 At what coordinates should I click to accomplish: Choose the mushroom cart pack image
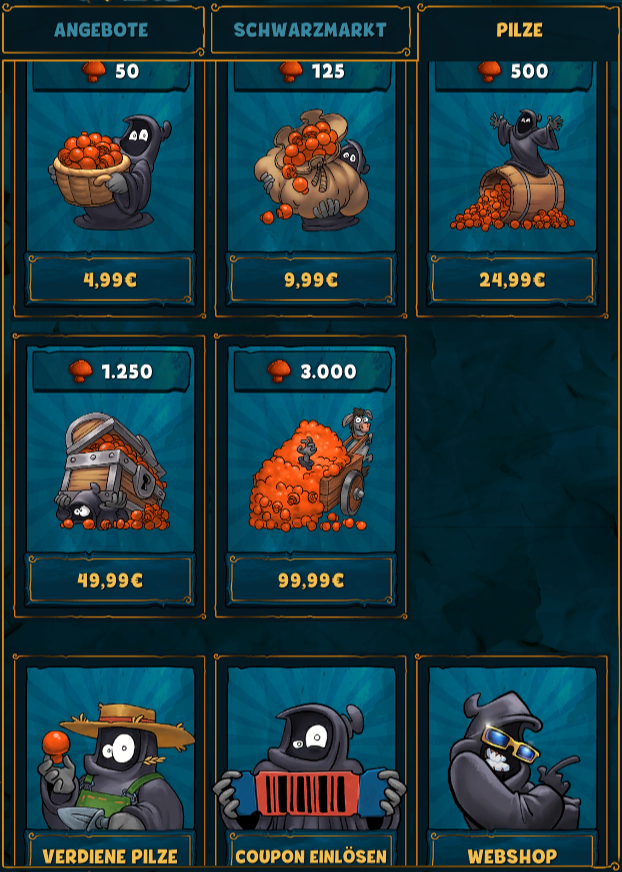click(x=311, y=470)
